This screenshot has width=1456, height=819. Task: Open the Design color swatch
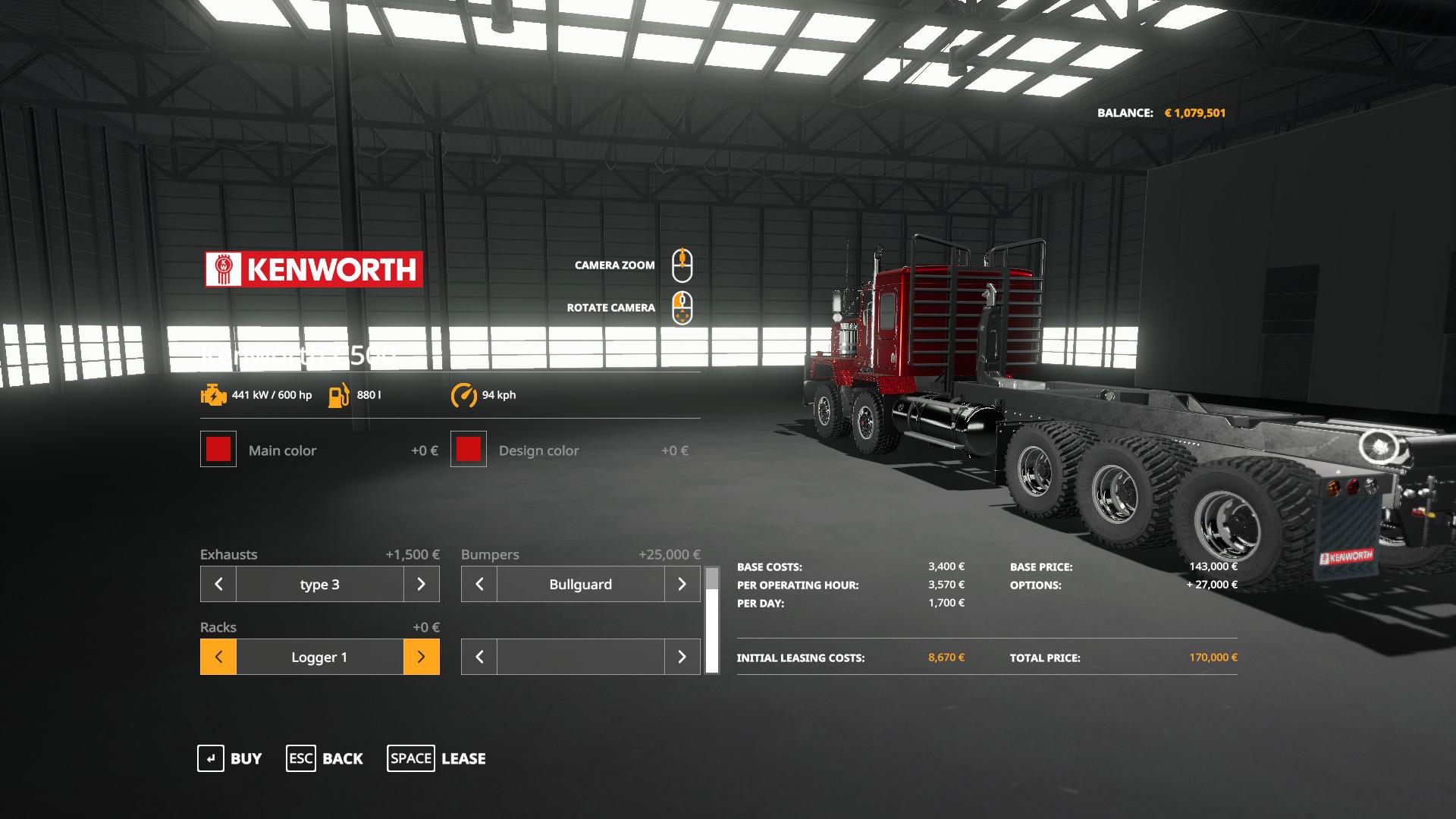point(469,449)
